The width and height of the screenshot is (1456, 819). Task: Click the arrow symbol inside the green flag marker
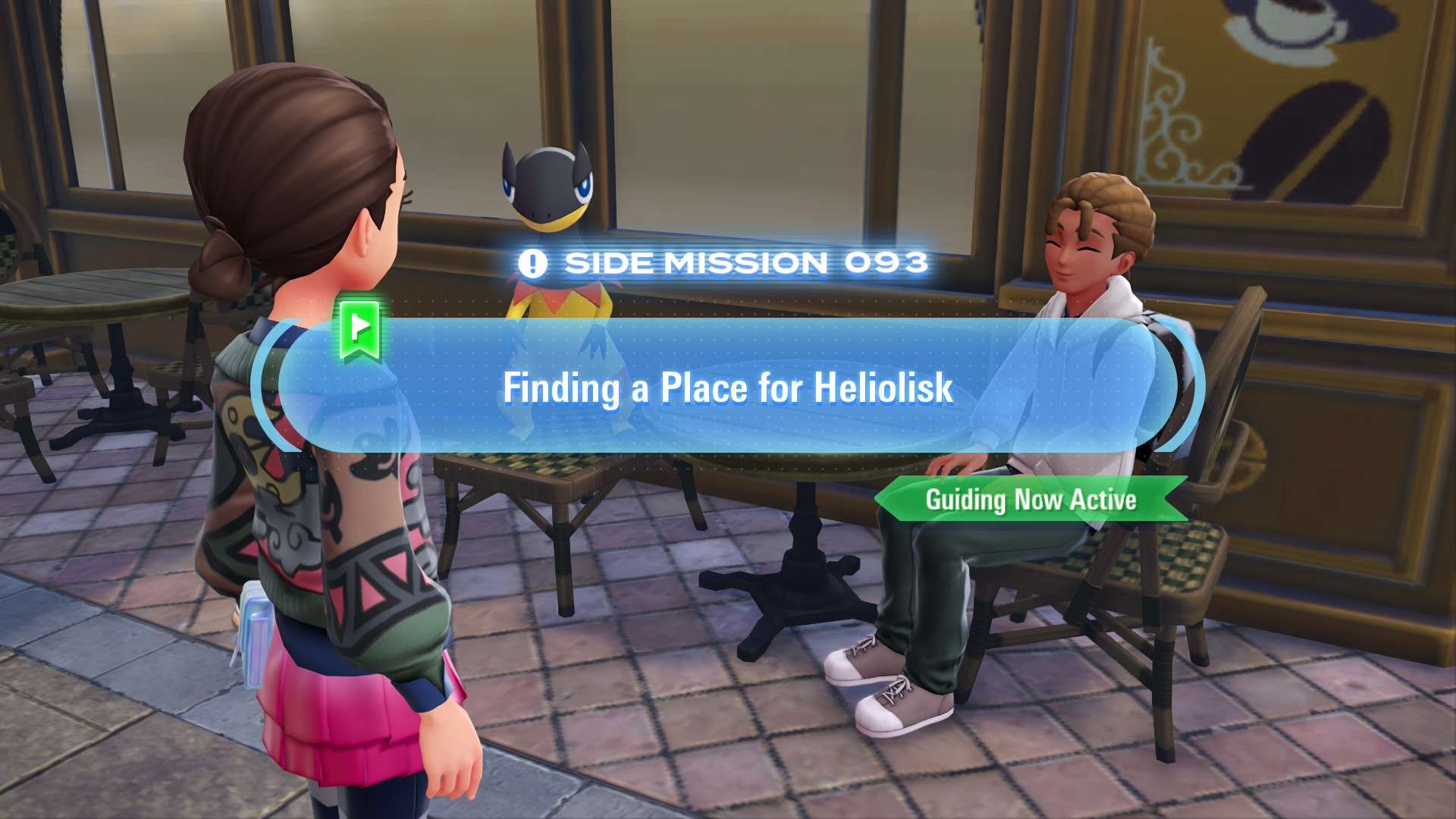point(362,326)
